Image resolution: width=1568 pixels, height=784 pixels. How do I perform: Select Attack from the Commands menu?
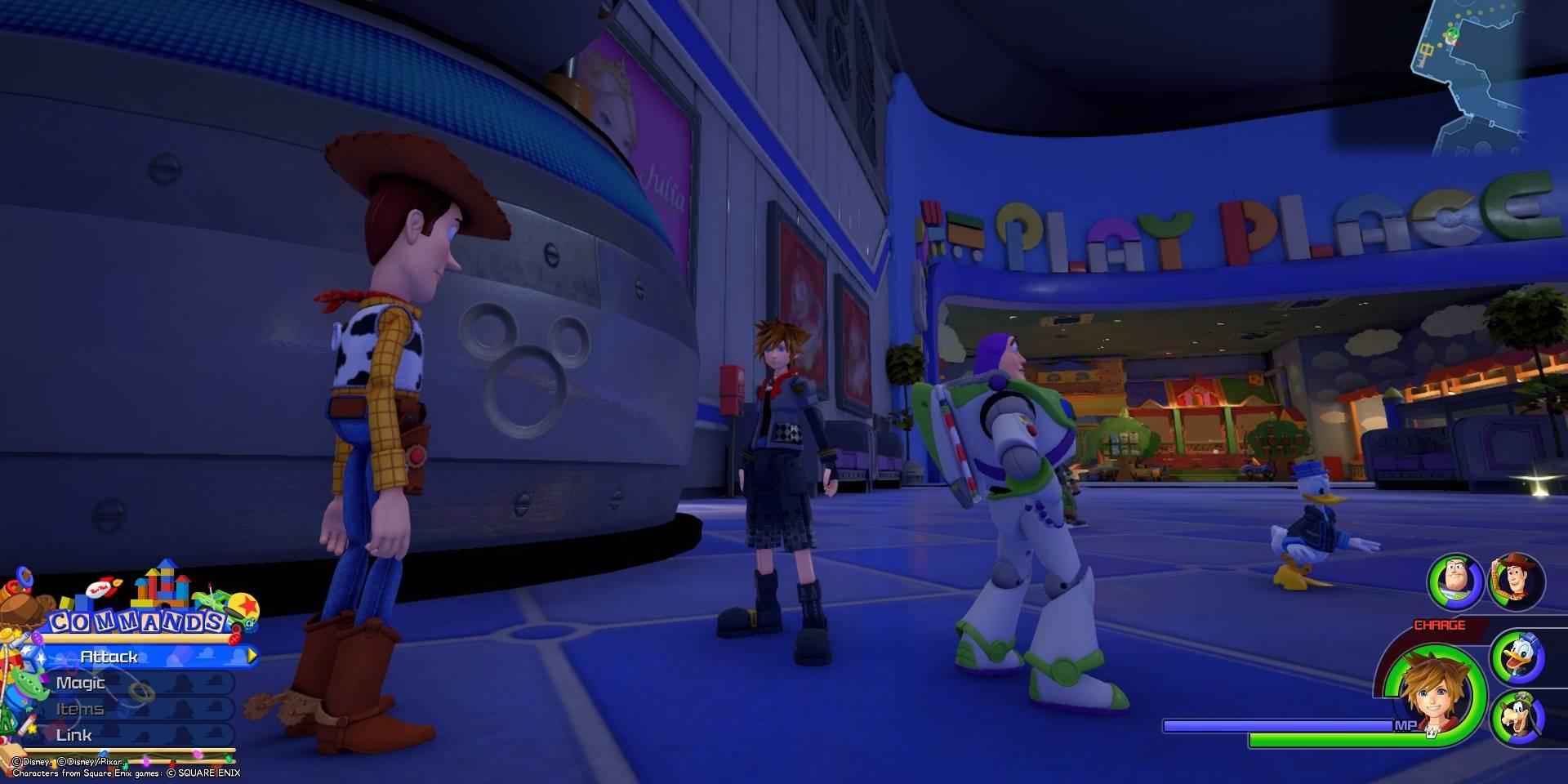[110, 656]
